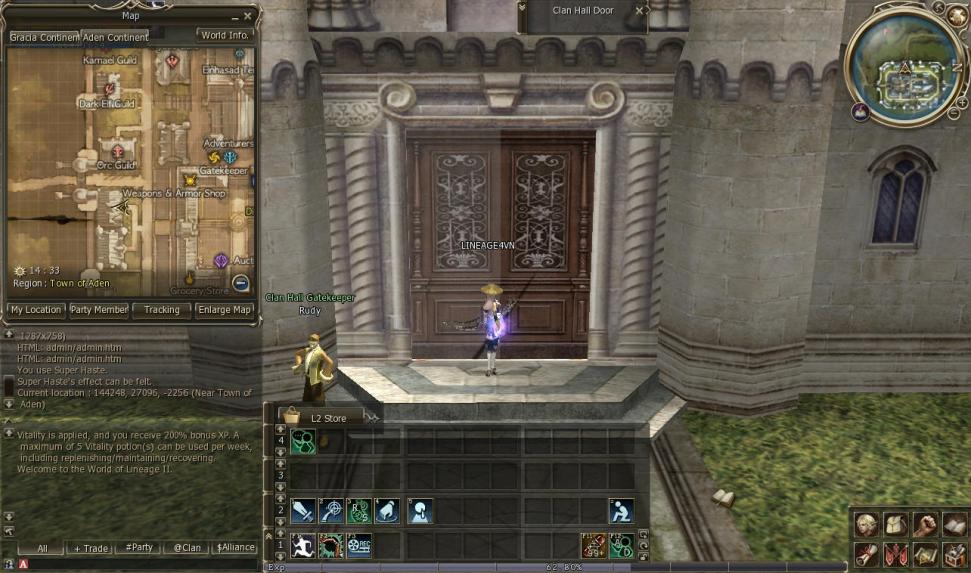Zoom out the map with minus button
This screenshot has height=573, width=971.
pos(240,283)
